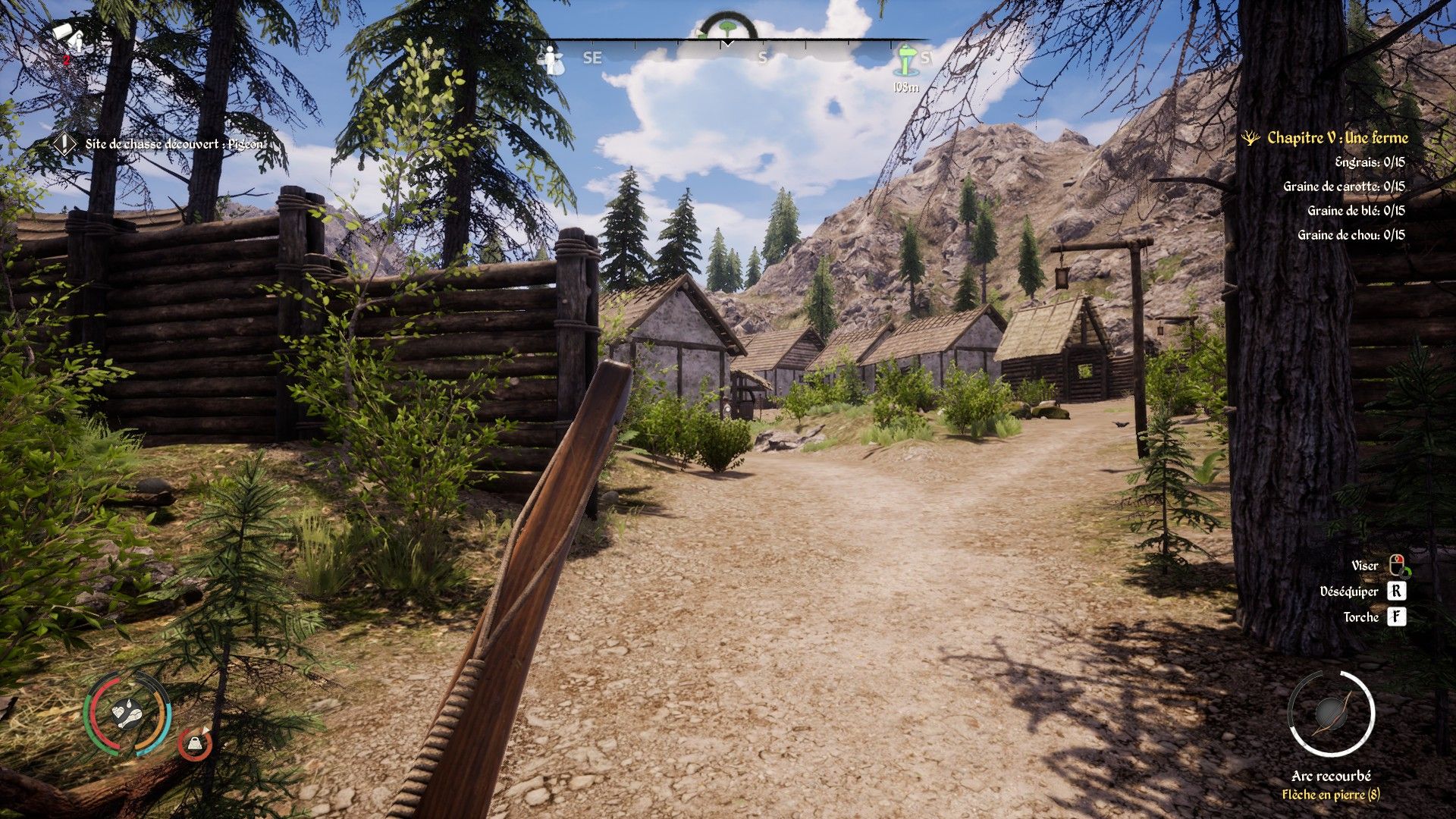
Task: Click the green tree marker atop the compass
Action: [x=728, y=27]
